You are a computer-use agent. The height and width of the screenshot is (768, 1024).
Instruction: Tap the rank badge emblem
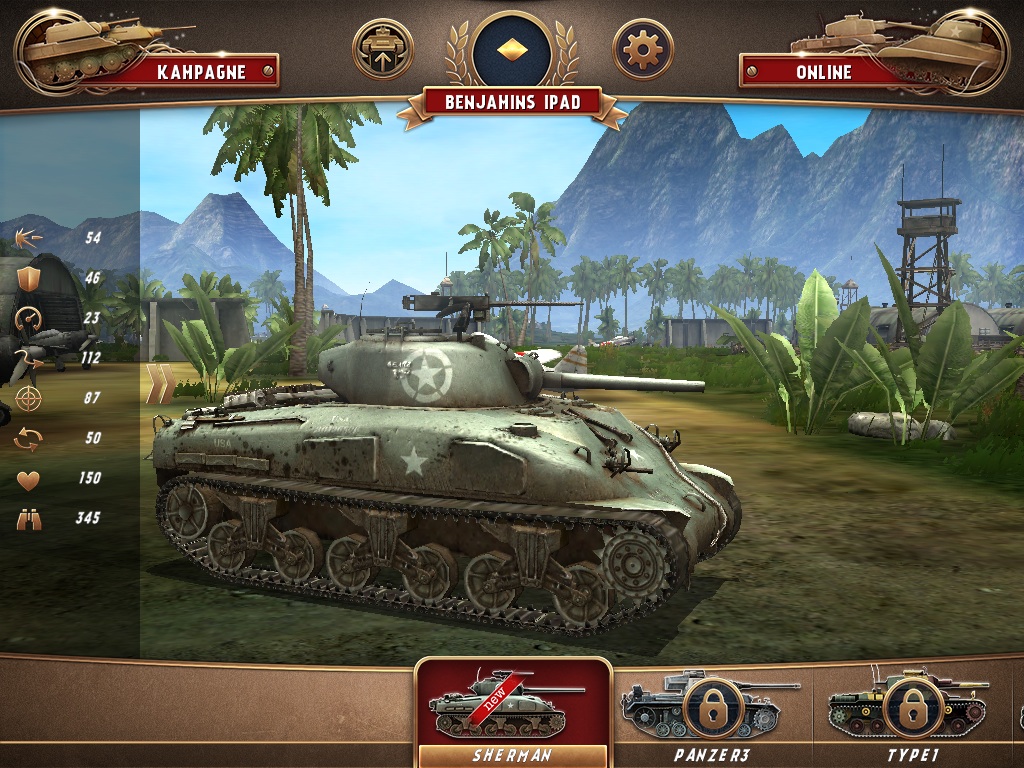[x=512, y=48]
